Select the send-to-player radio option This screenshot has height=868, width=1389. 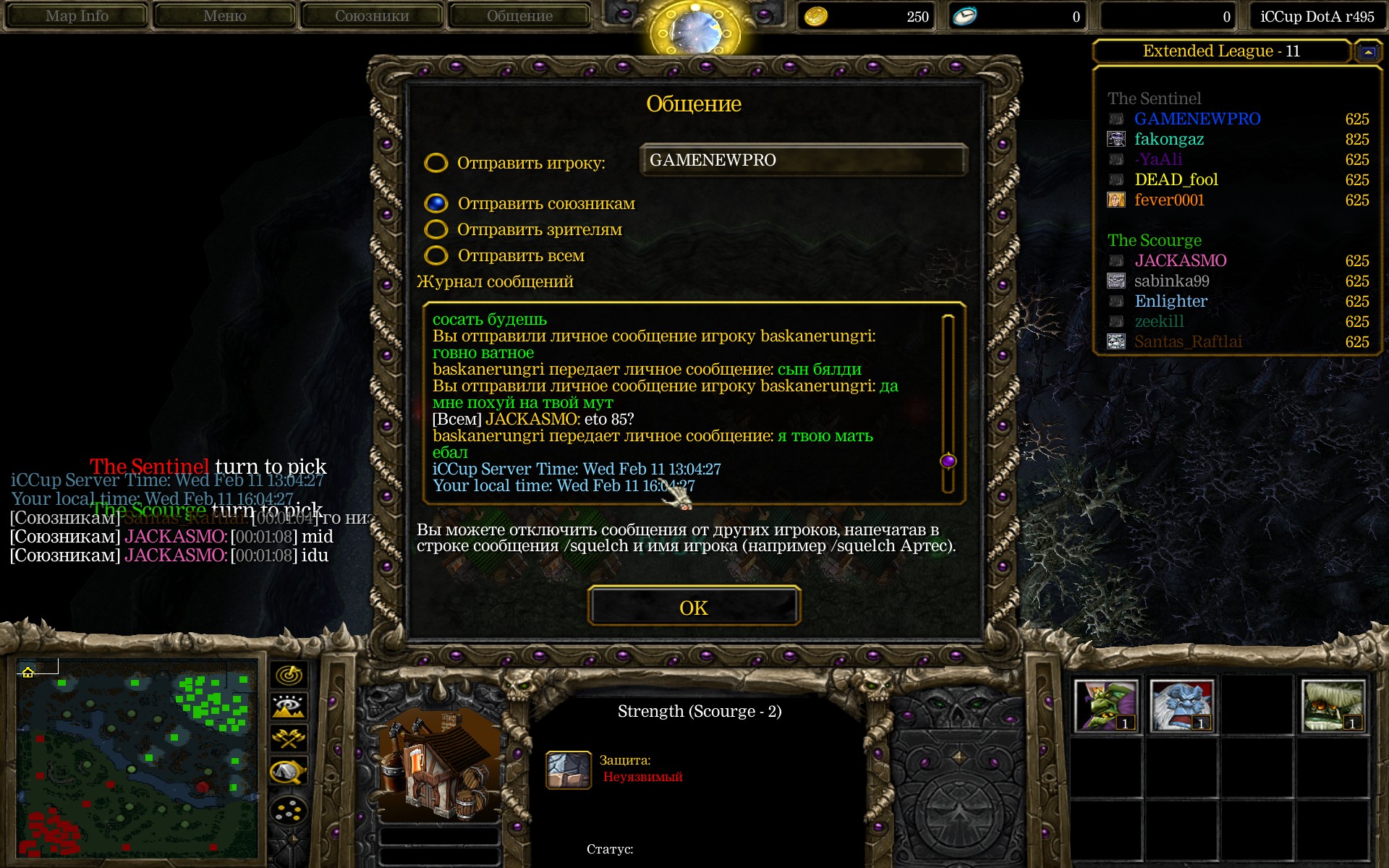tap(436, 163)
